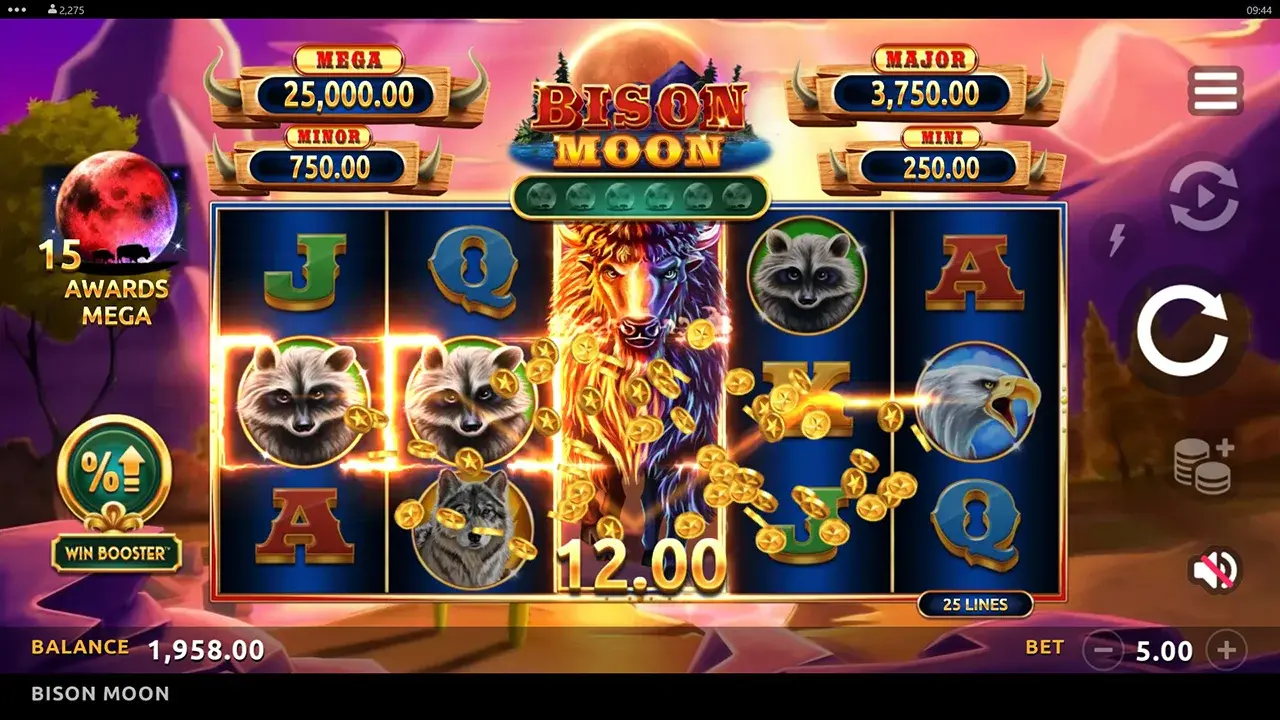Click the BISON MOON title label

click(99, 693)
